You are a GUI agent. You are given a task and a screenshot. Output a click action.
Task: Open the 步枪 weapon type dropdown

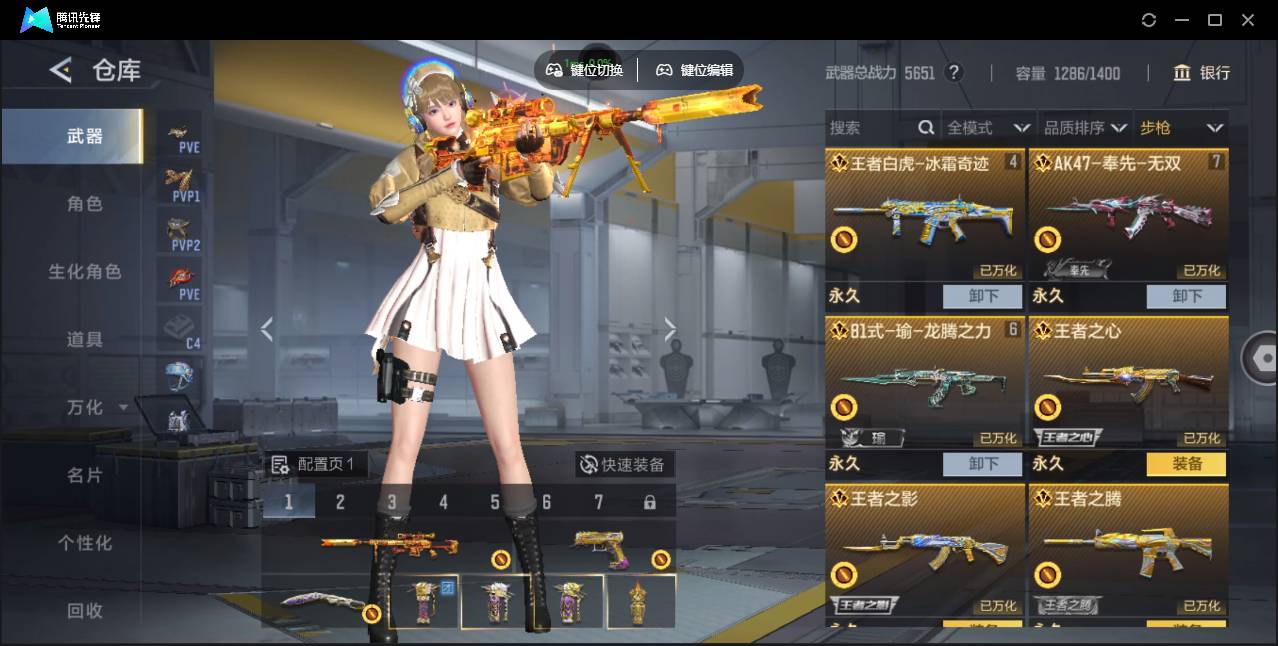click(1181, 128)
